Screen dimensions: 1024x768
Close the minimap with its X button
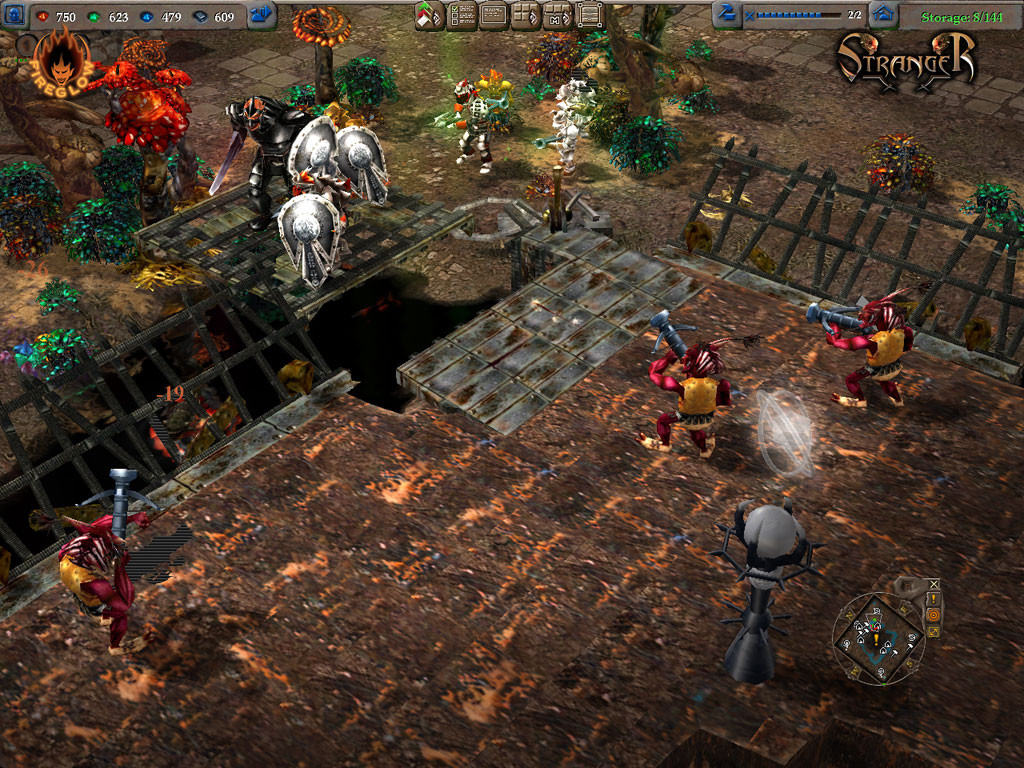(934, 584)
